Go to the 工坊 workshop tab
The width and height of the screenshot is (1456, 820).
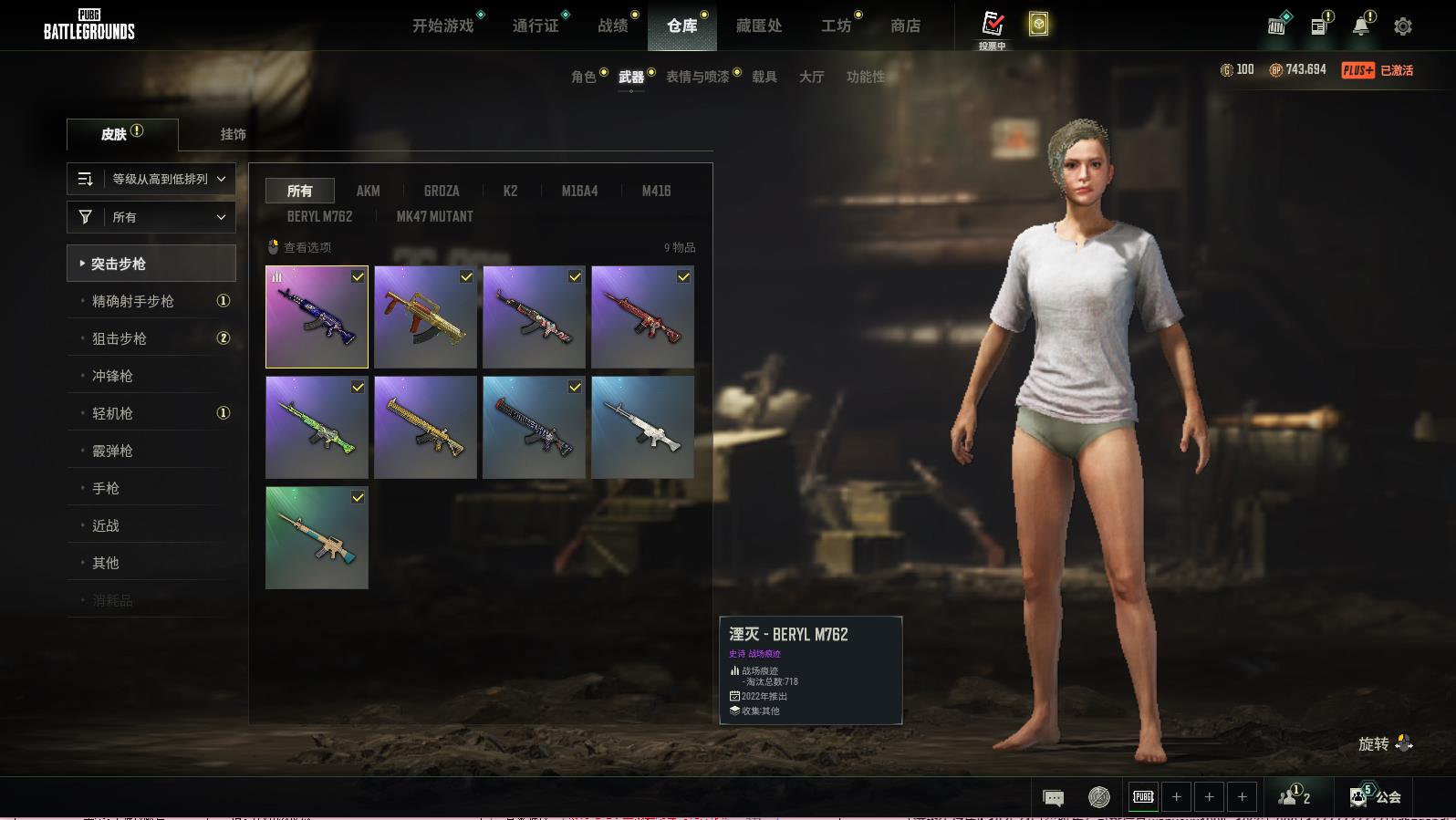tap(836, 26)
